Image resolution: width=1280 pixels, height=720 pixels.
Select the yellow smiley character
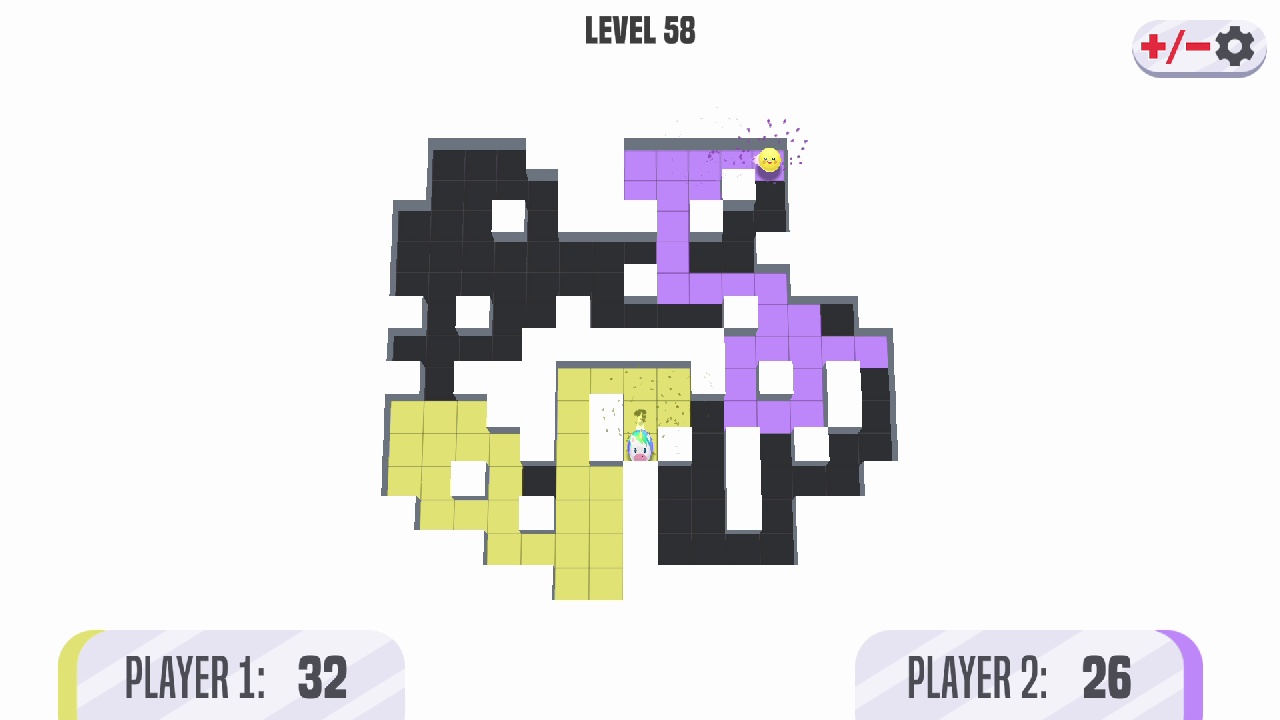pos(769,160)
